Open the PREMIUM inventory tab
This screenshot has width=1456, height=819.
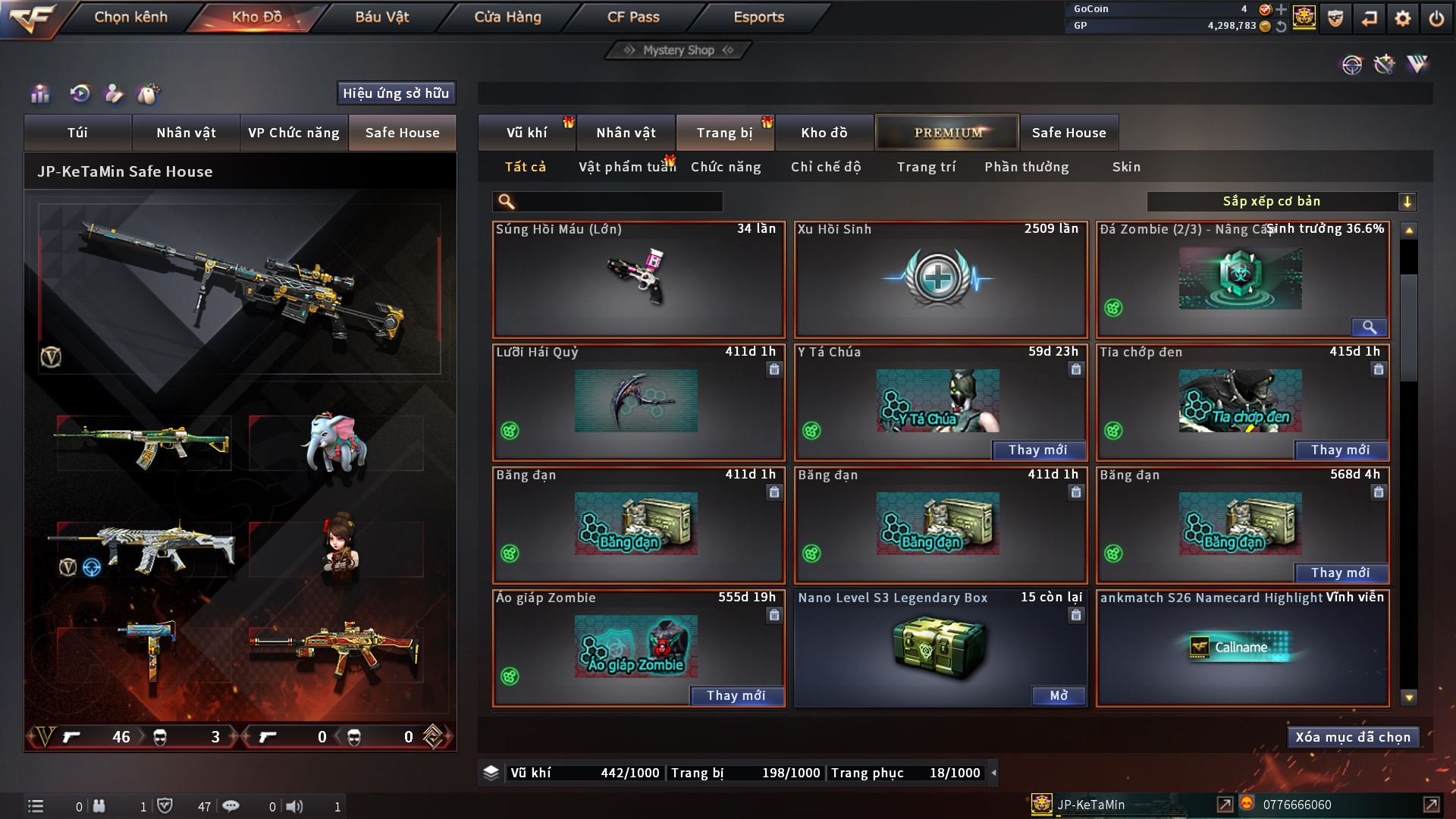click(x=947, y=133)
